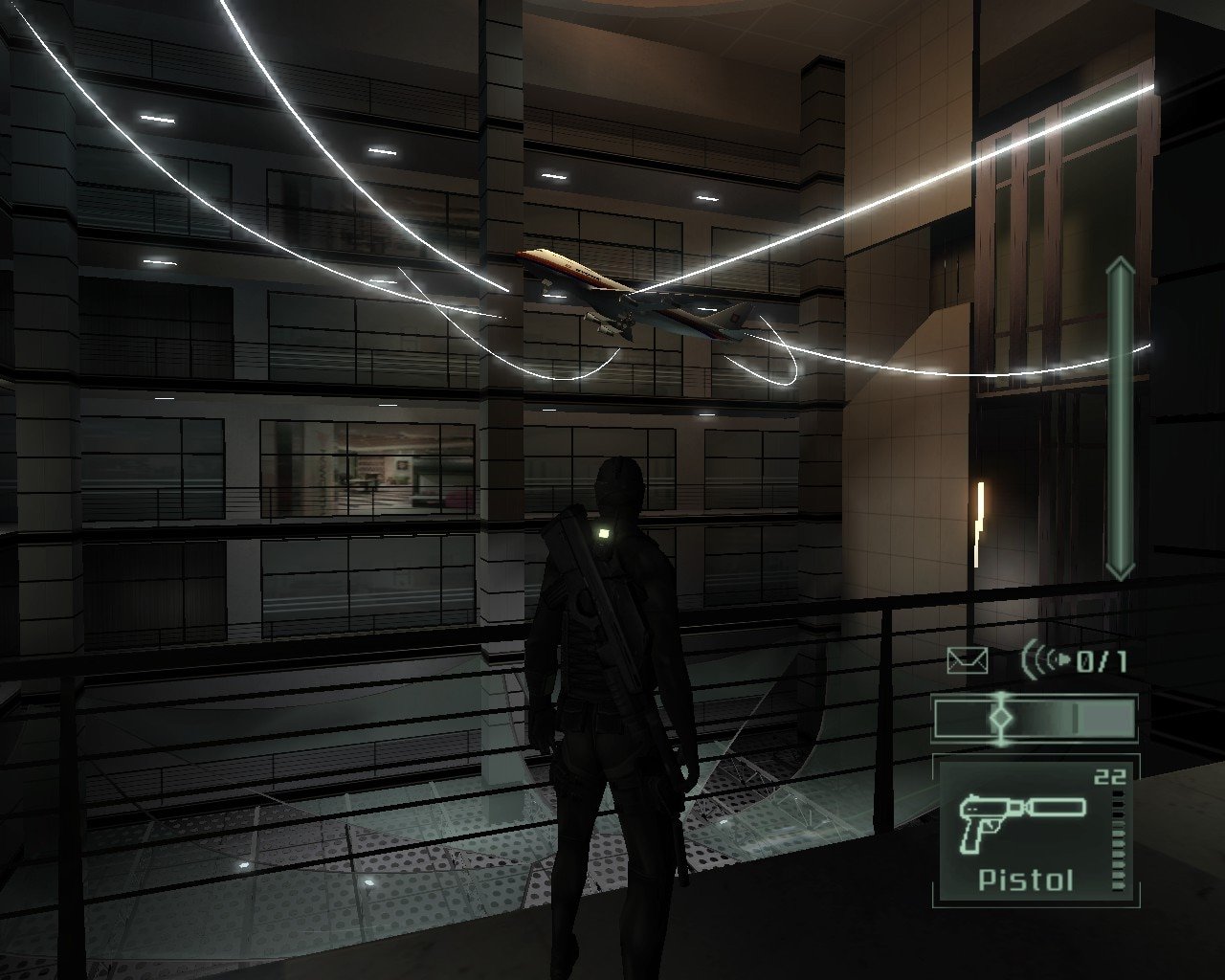This screenshot has height=980, width=1225.
Task: Open the envelope message icon
Action: [967, 660]
